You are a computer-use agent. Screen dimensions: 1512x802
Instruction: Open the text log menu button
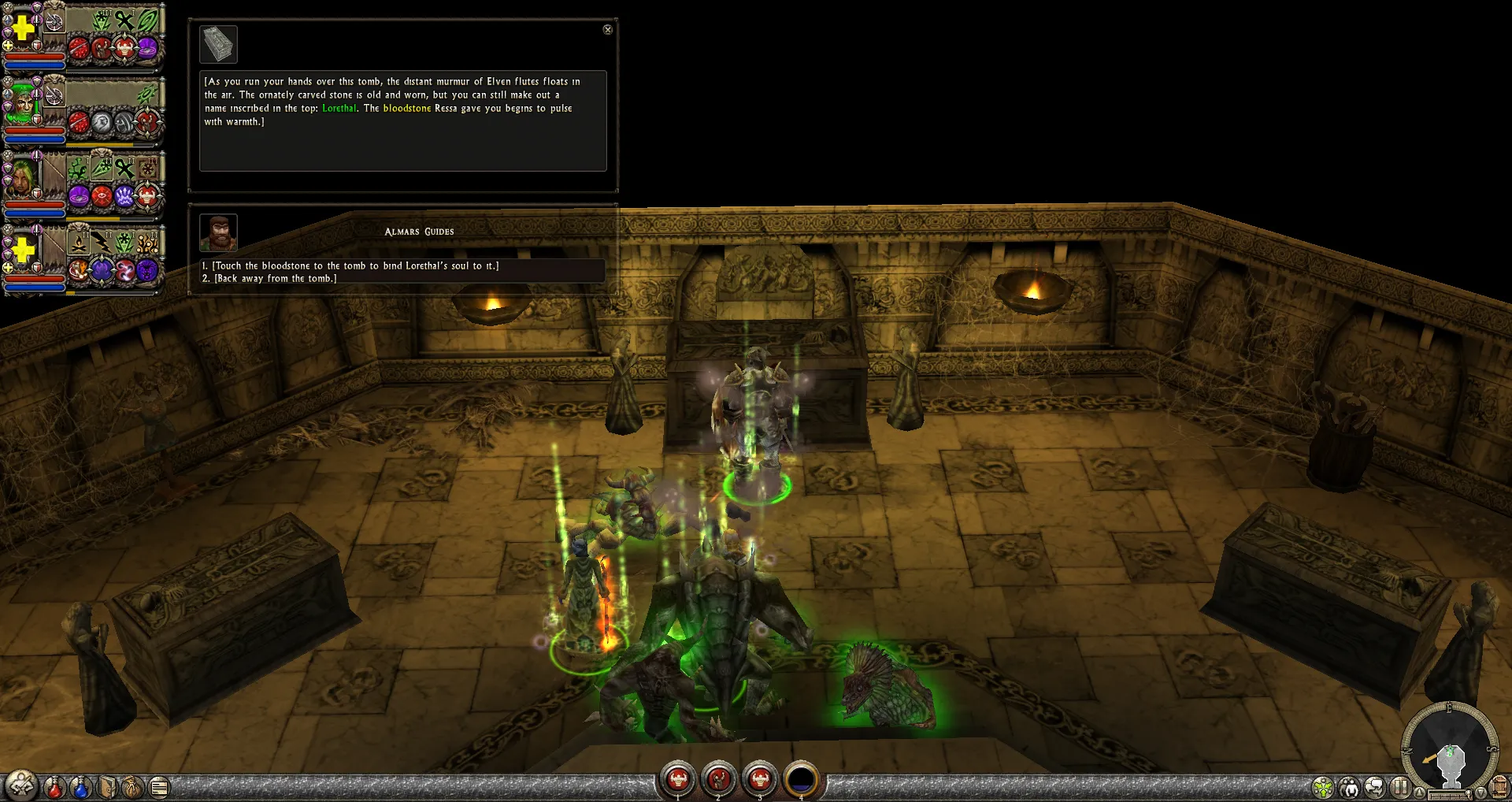(159, 786)
